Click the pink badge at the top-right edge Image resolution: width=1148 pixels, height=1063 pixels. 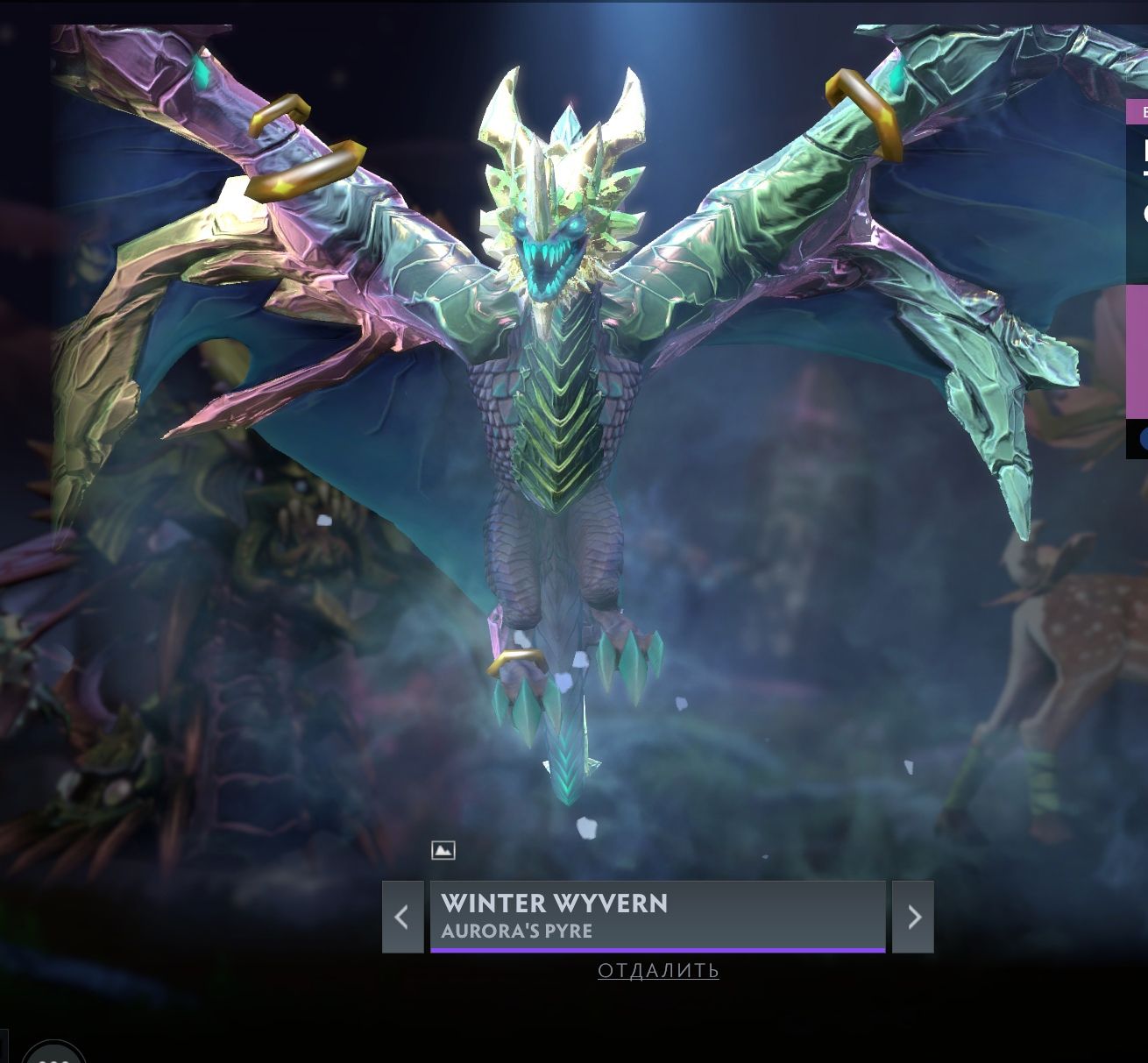point(1139,112)
